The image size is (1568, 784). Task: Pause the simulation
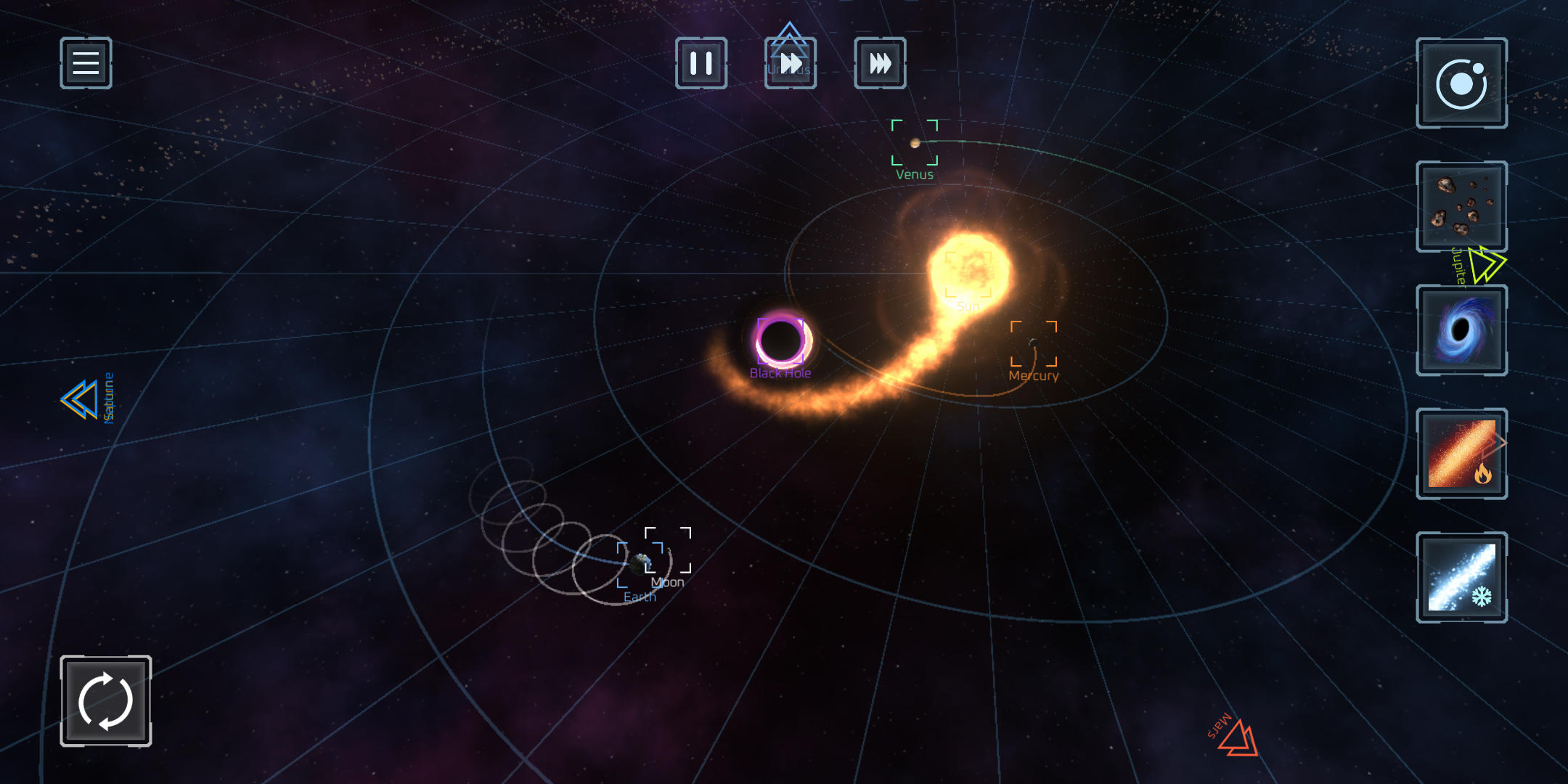tap(701, 64)
